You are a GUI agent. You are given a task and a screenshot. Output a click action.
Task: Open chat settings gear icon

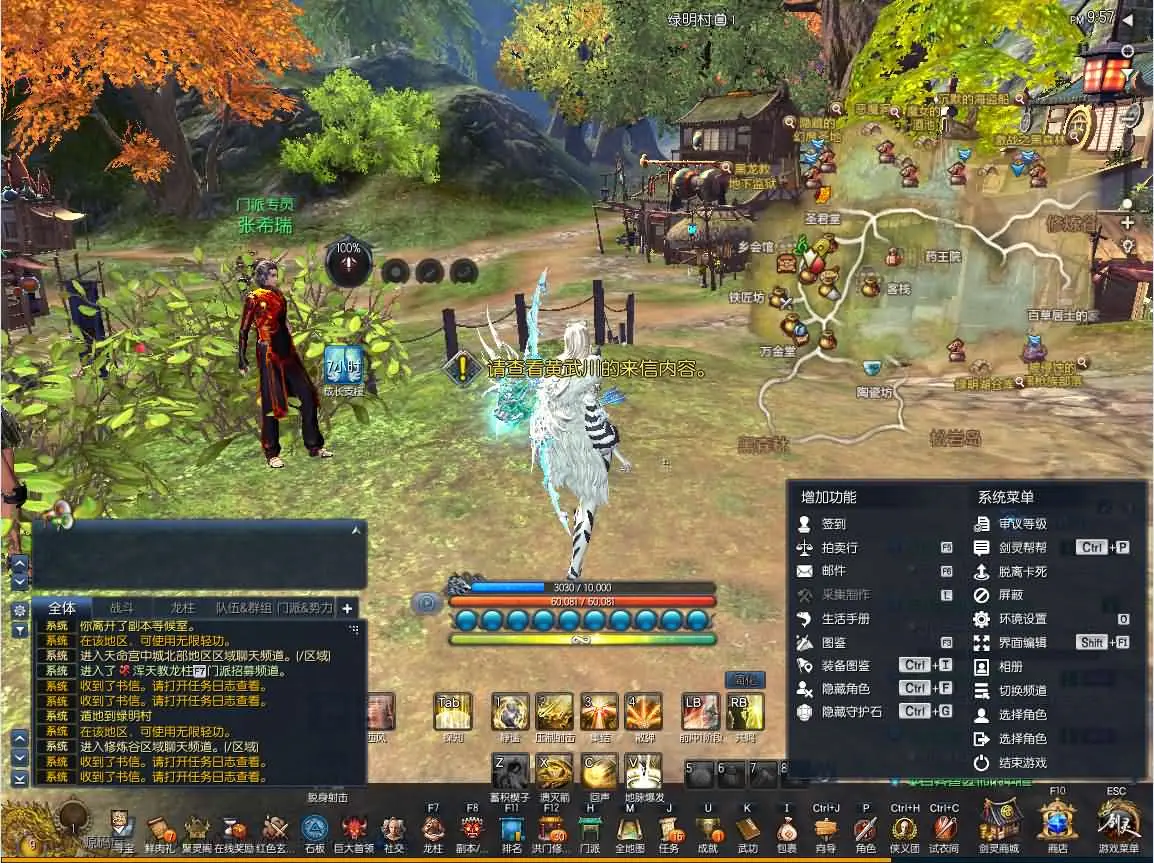point(19,609)
